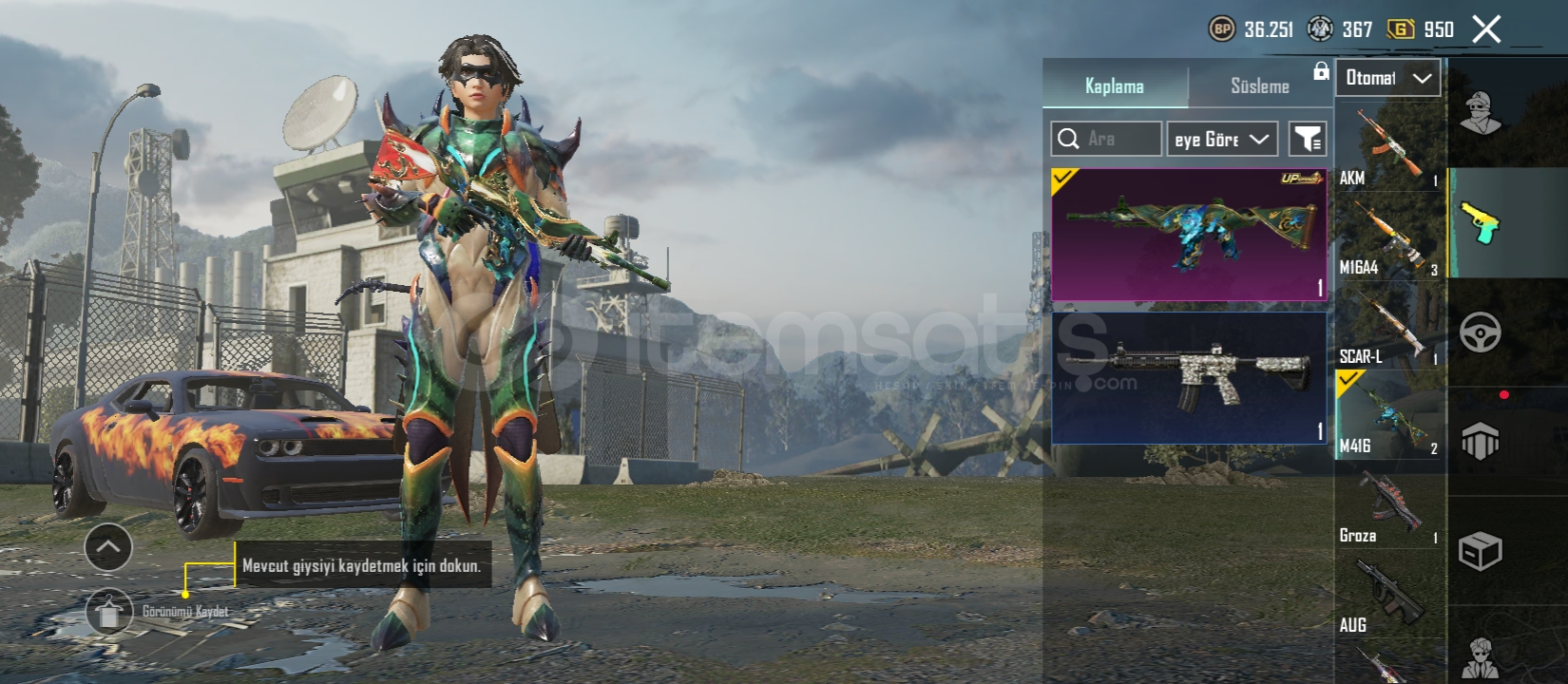Click the up-arrow circle button
Screen dimensions: 1568x684
pos(108,547)
